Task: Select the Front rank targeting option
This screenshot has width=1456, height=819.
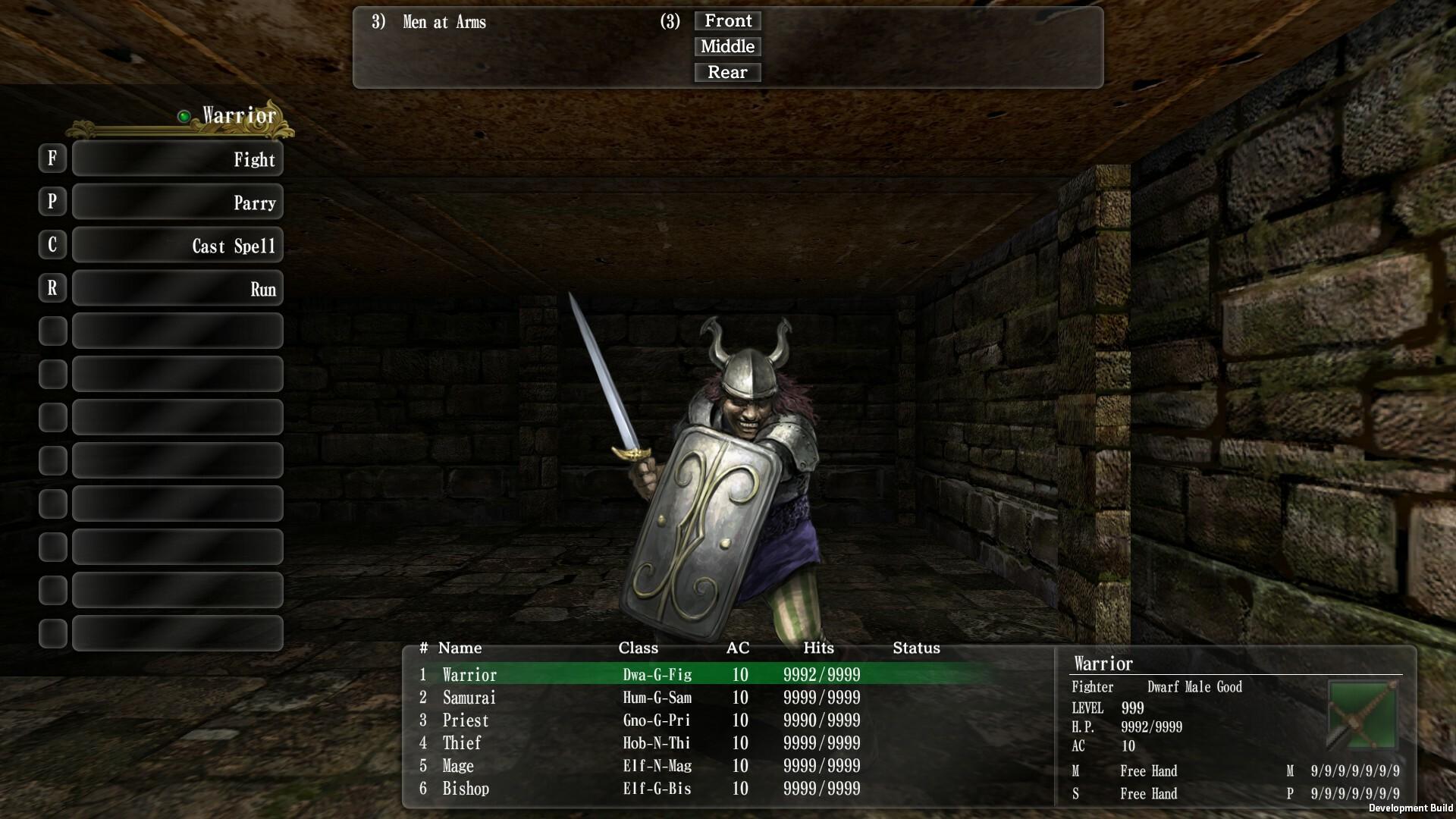Action: click(x=726, y=20)
